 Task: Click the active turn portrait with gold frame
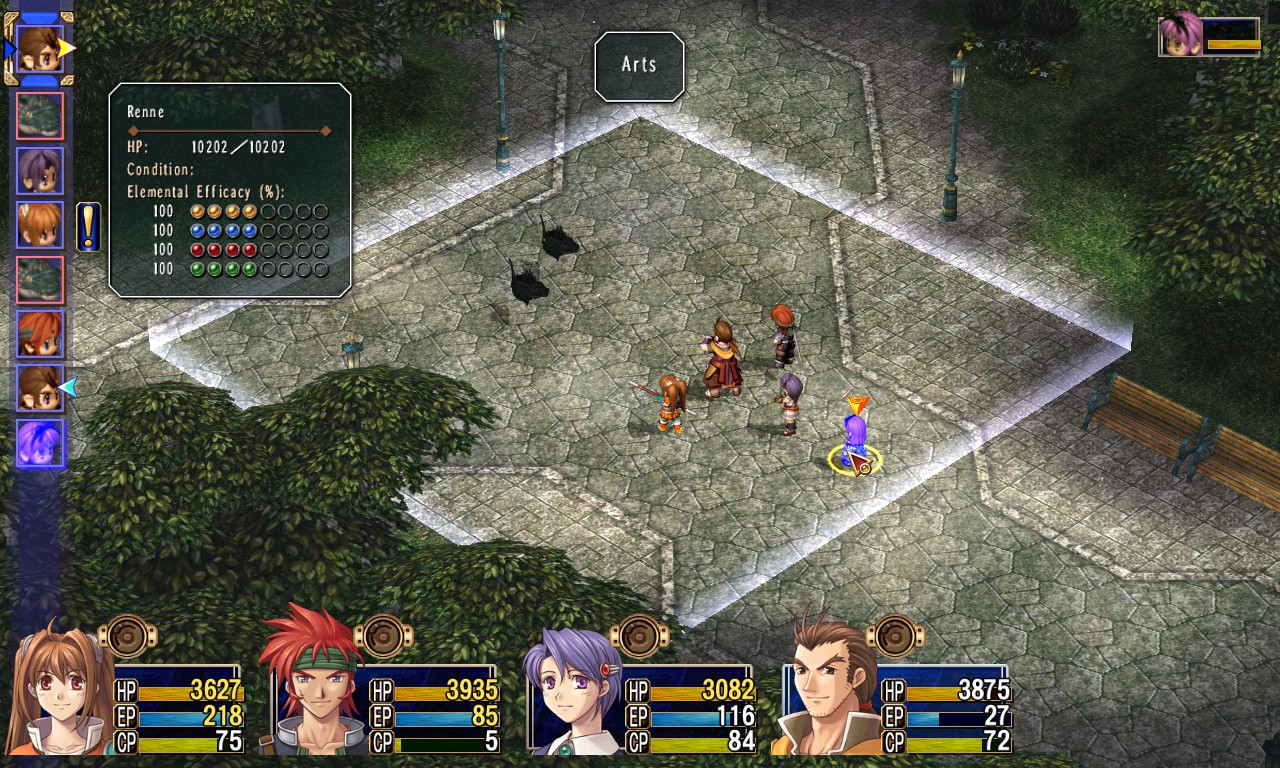coord(40,47)
